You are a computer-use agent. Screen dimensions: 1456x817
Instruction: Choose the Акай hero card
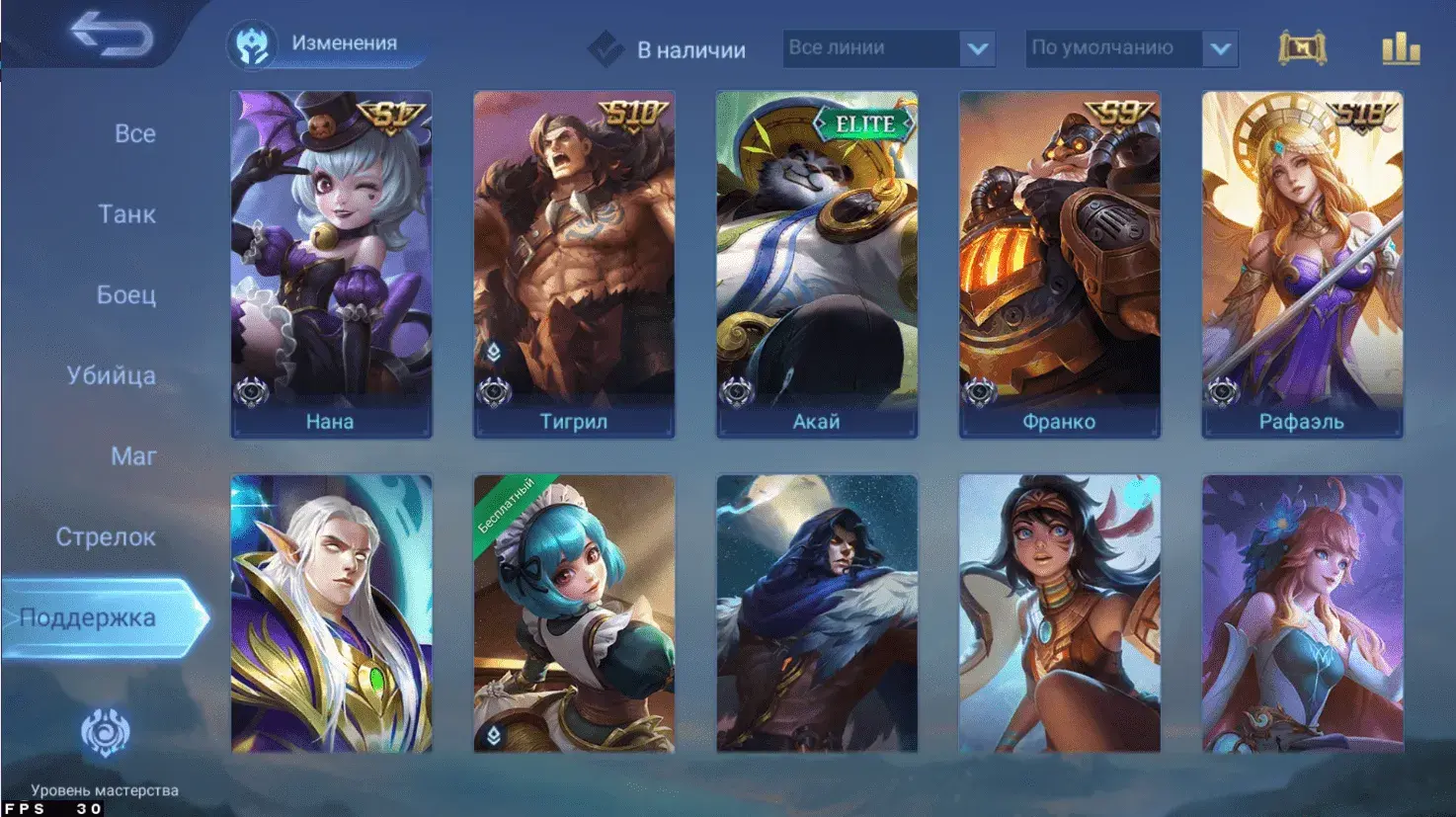817,264
